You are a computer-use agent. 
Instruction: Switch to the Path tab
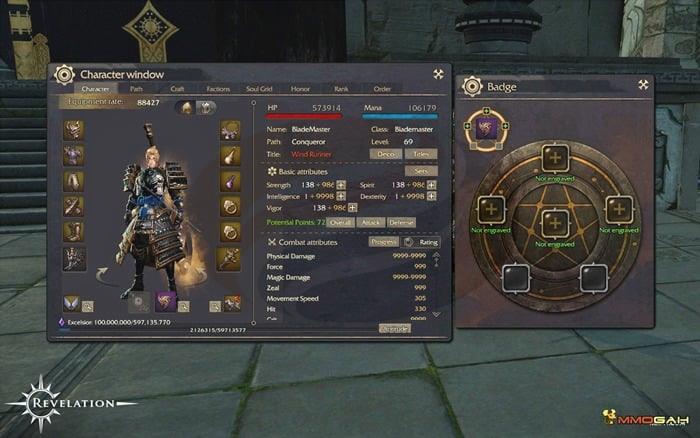(137, 88)
